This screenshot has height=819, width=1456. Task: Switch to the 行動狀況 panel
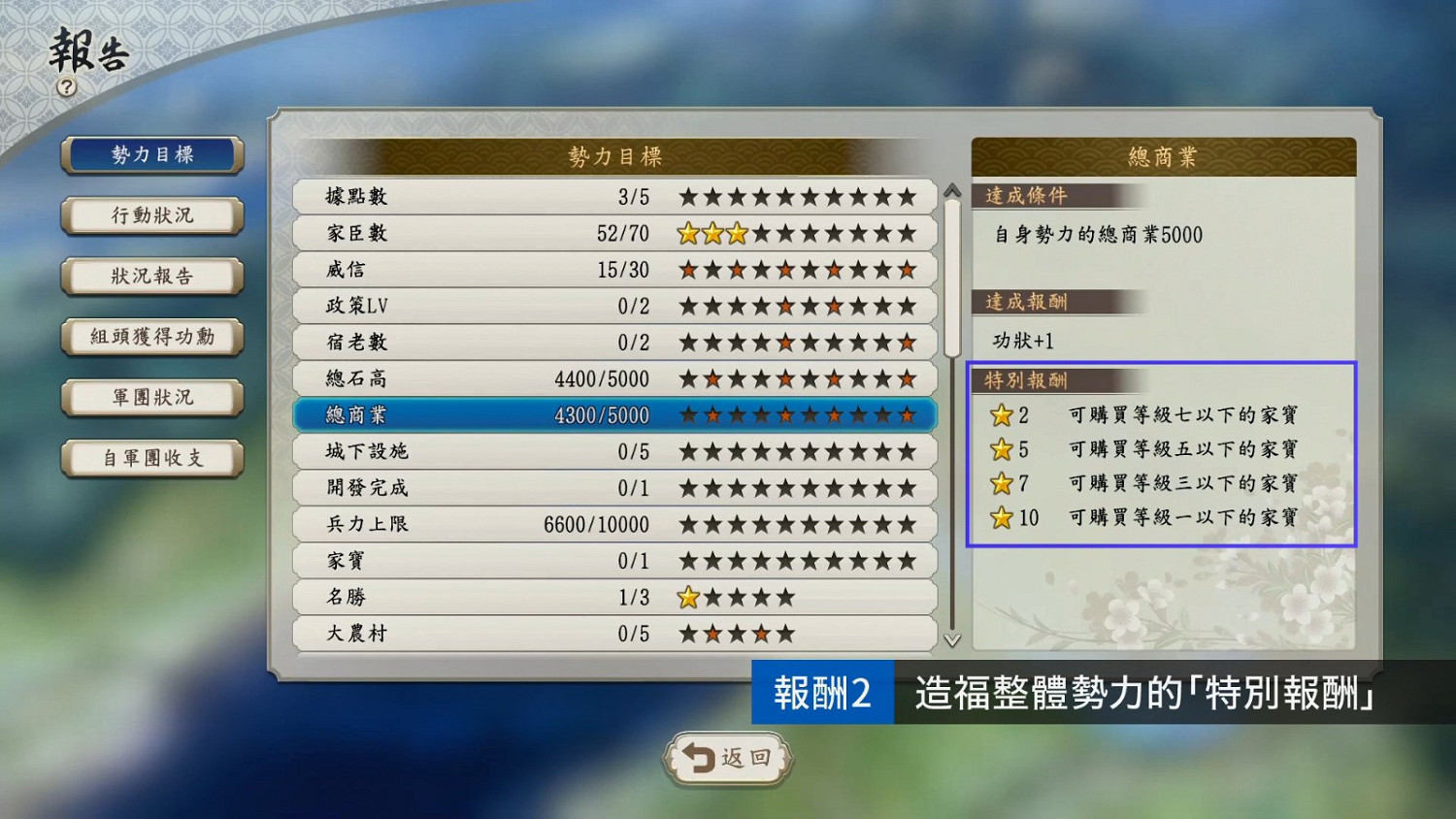click(x=150, y=215)
